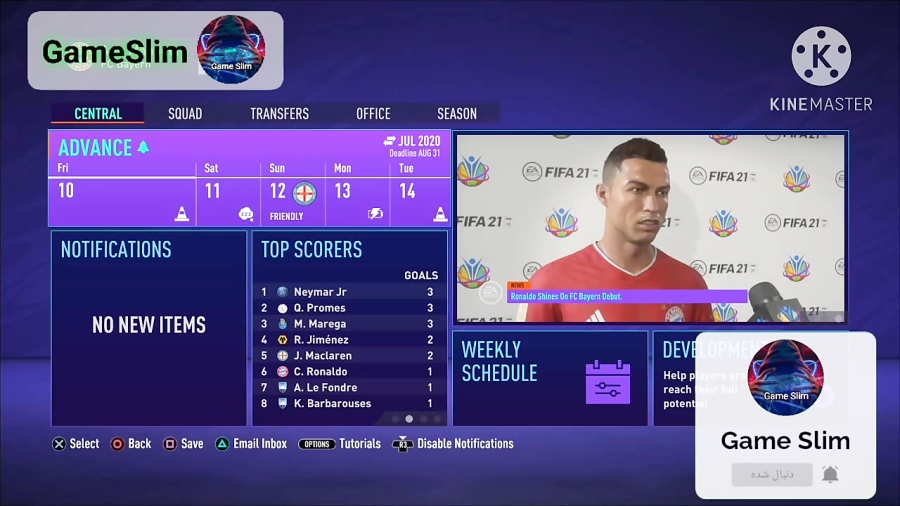The width and height of the screenshot is (900, 506).
Task: Show the Season tab
Action: (456, 114)
